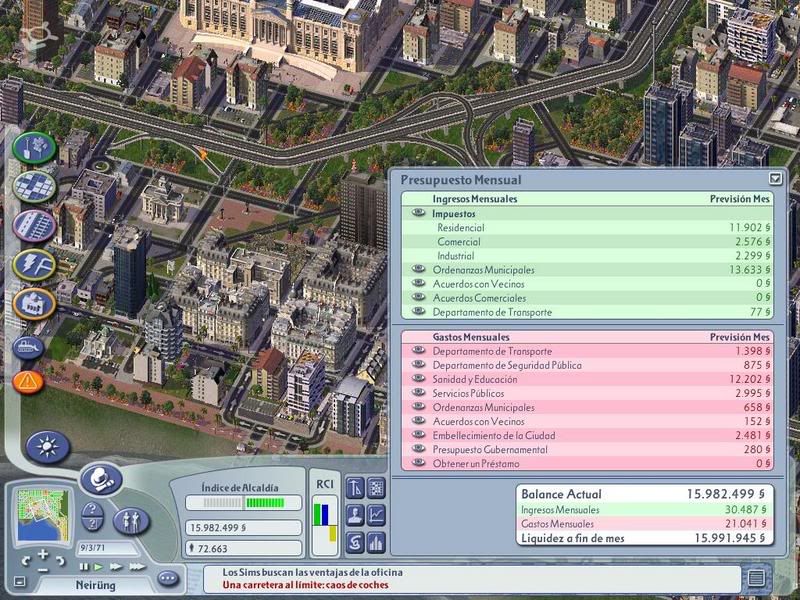
Task: Open the zoning tools menu
Action: (x=34, y=187)
